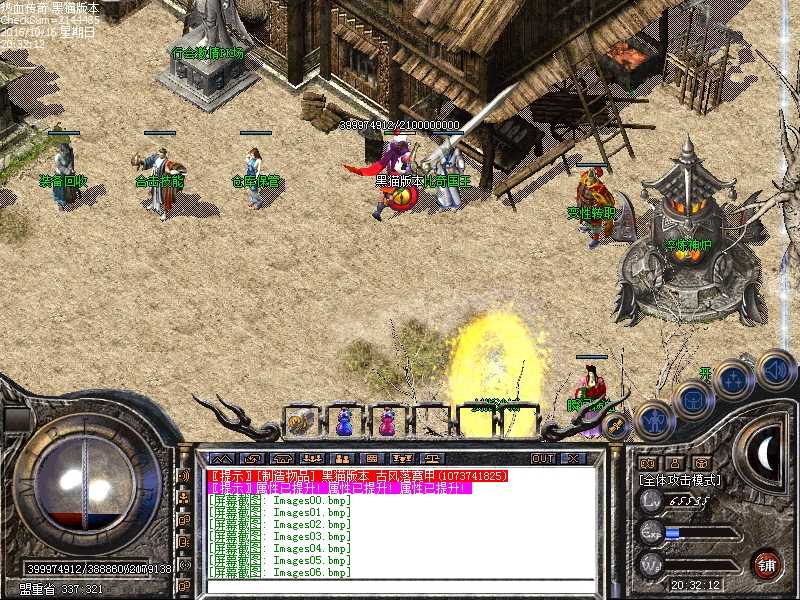
Task: Switch the 全体攻击模式 attack mode label
Action: 680,480
